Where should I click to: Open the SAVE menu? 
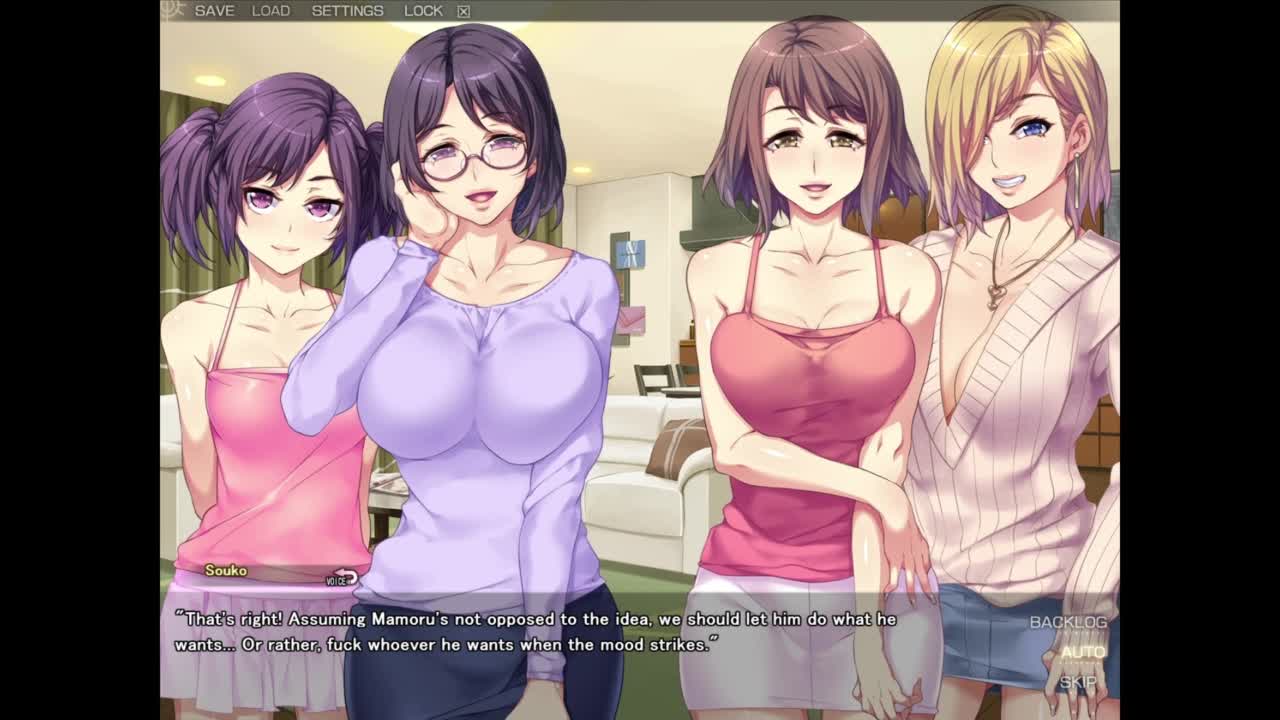[x=214, y=11]
